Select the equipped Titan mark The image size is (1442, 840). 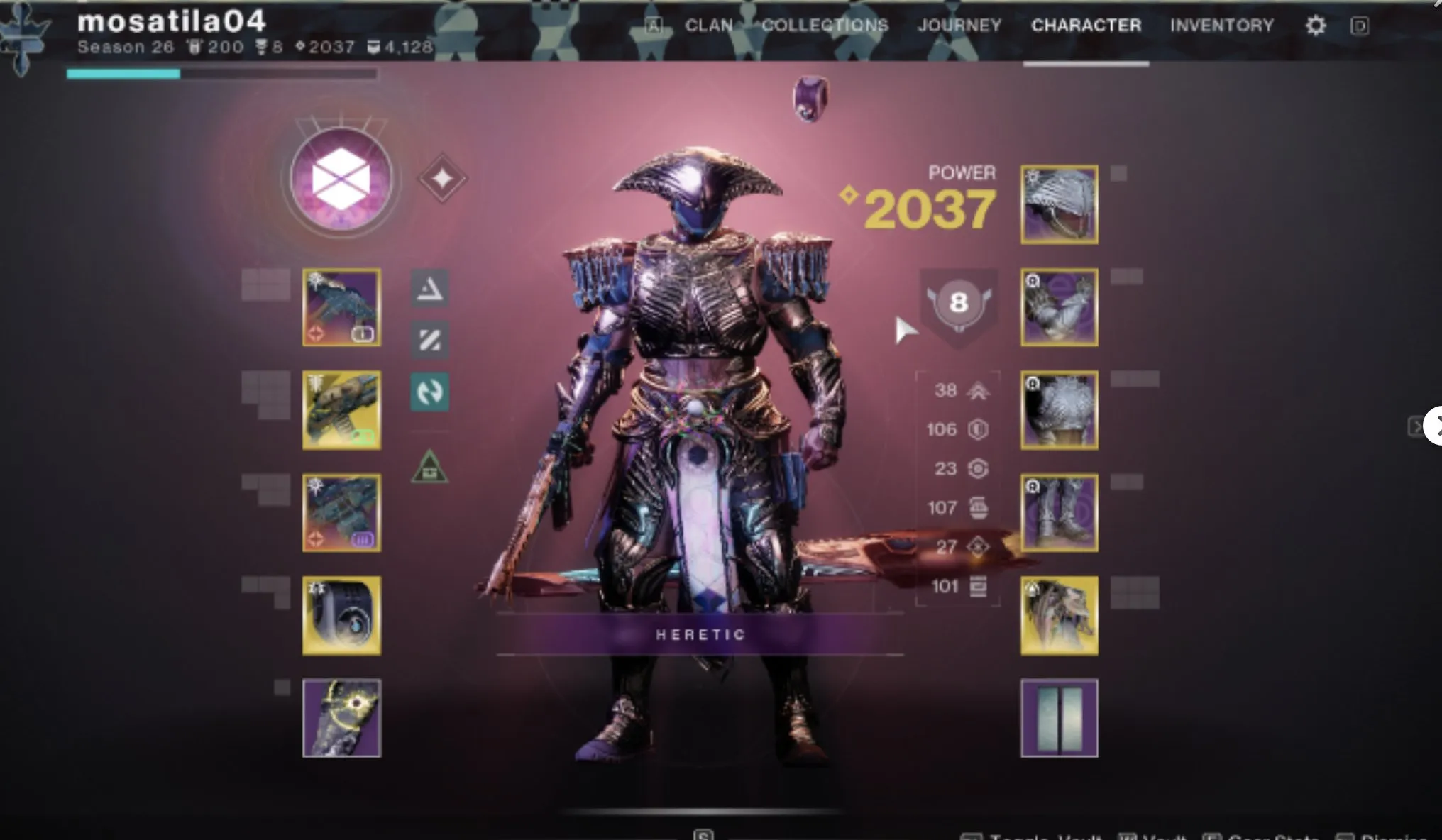pos(1058,616)
